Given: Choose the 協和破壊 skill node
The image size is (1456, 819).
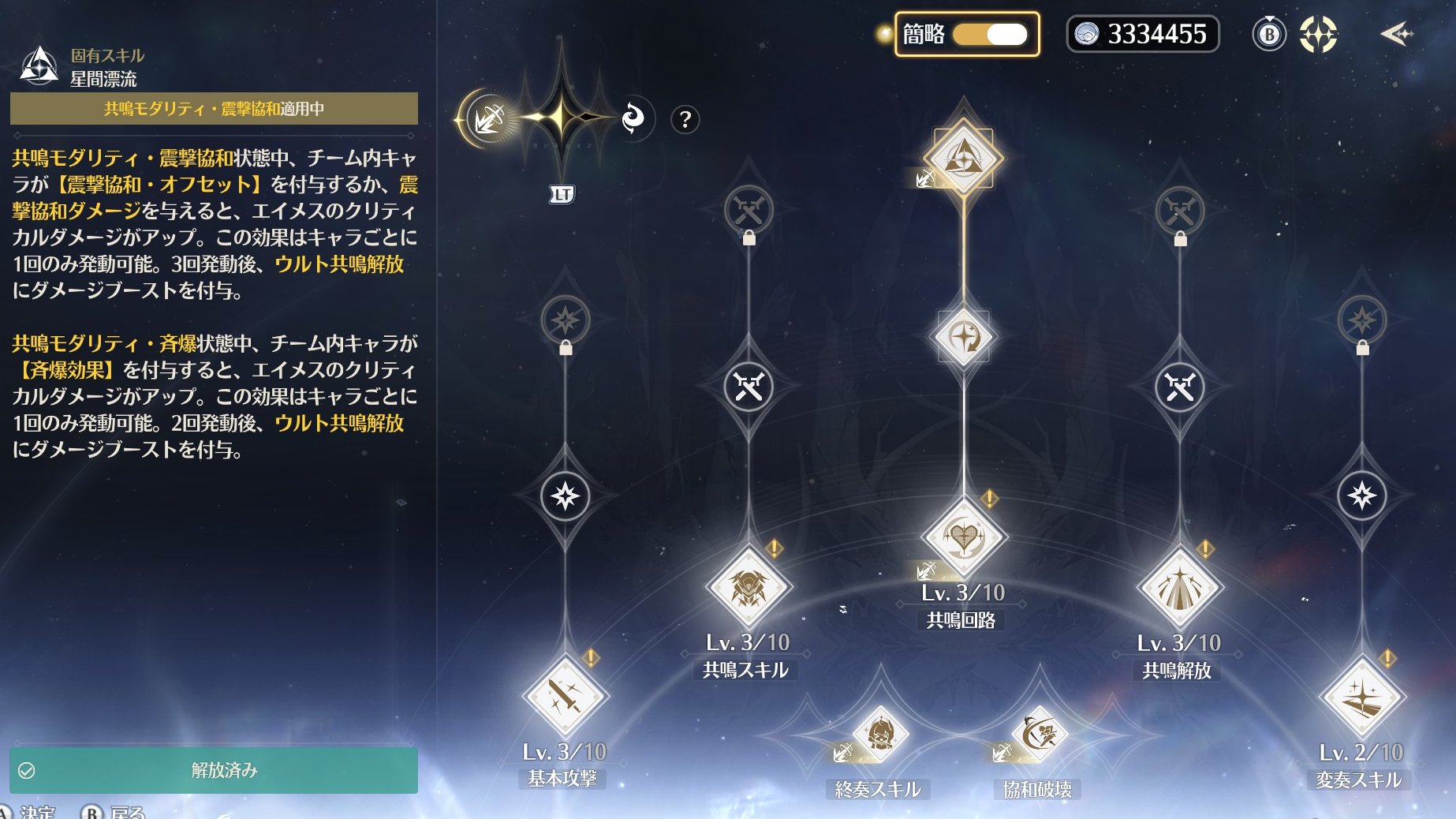Looking at the screenshot, I should (1038, 735).
